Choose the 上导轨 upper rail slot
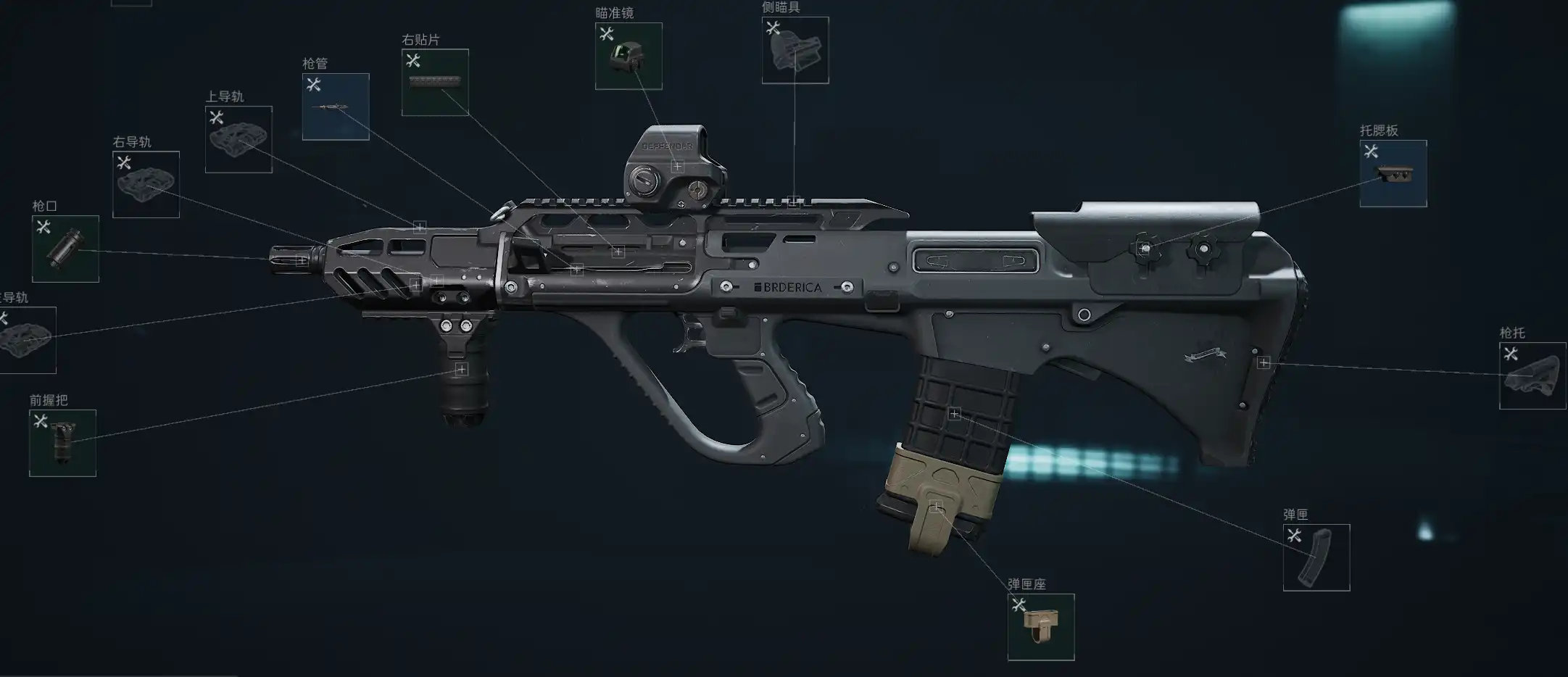 coord(238,139)
